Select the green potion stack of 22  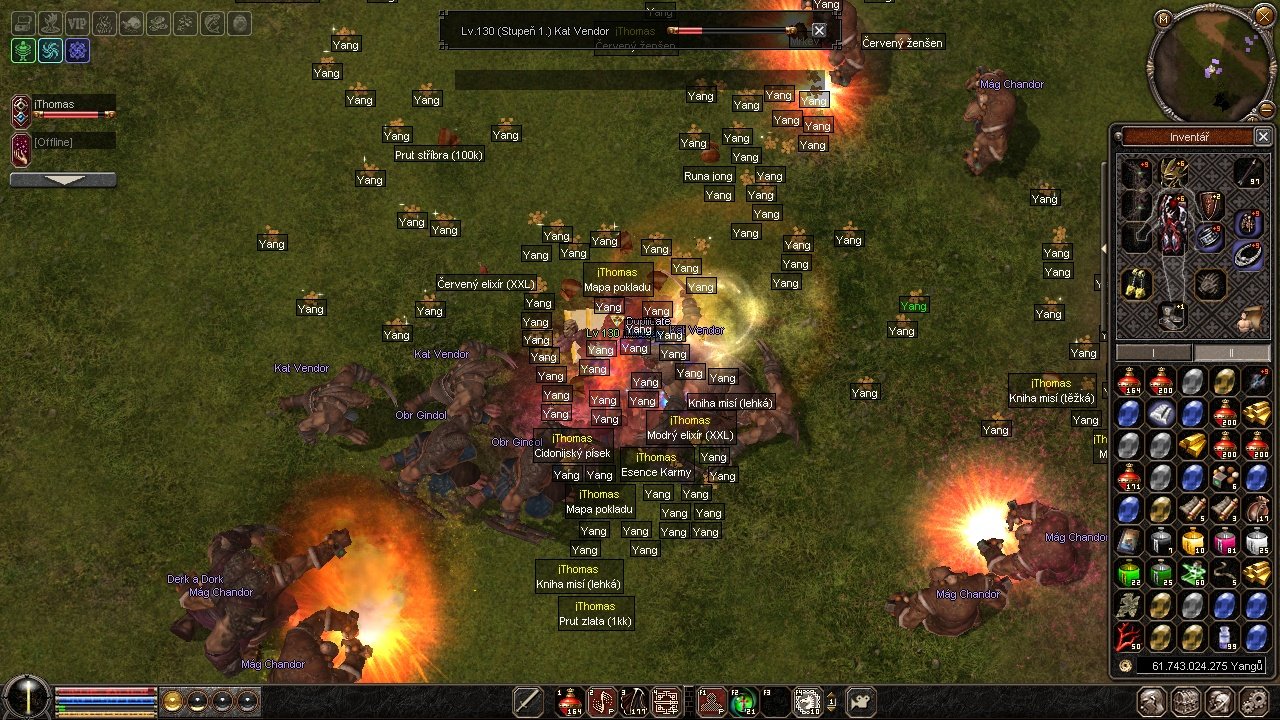1129,573
